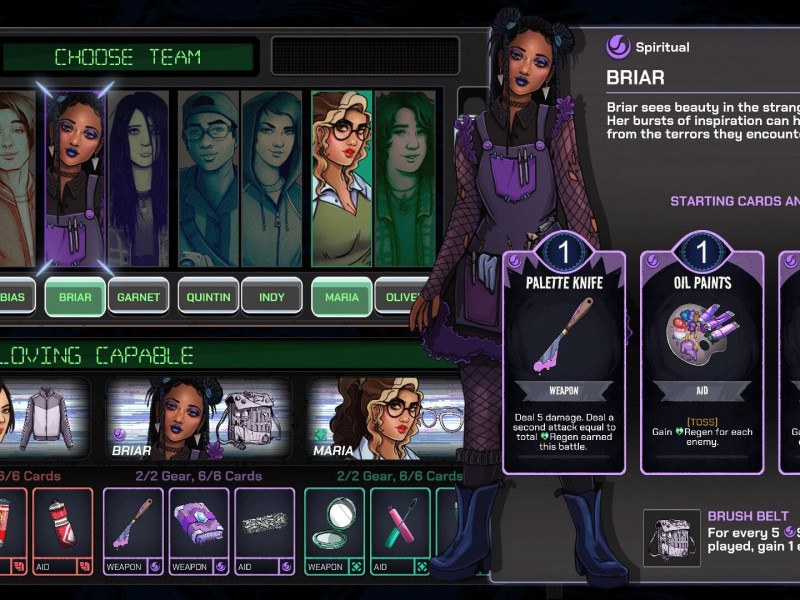Choose Garnet from the team roster

click(x=138, y=297)
